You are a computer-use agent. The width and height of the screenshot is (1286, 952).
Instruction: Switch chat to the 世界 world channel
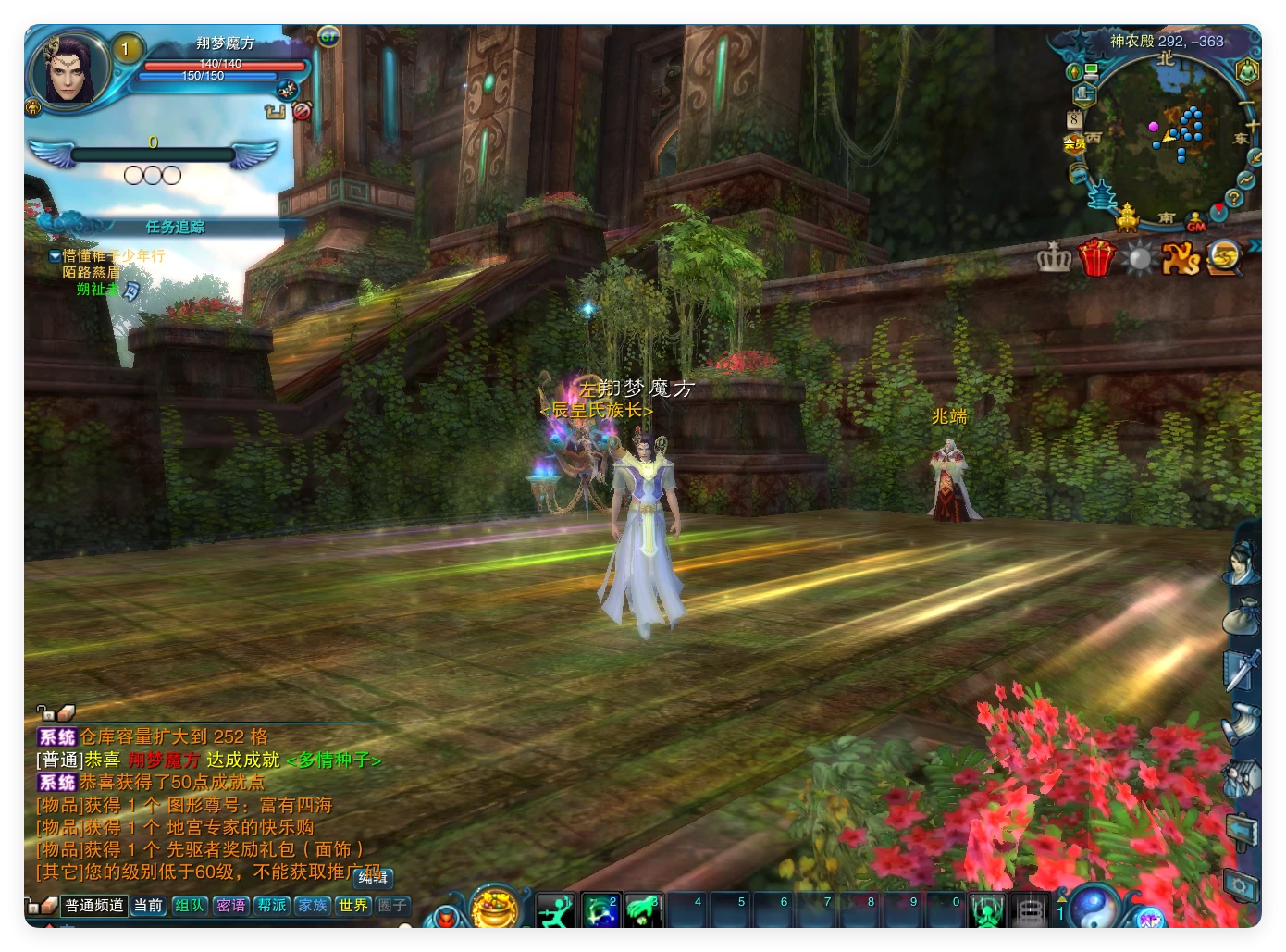352,906
